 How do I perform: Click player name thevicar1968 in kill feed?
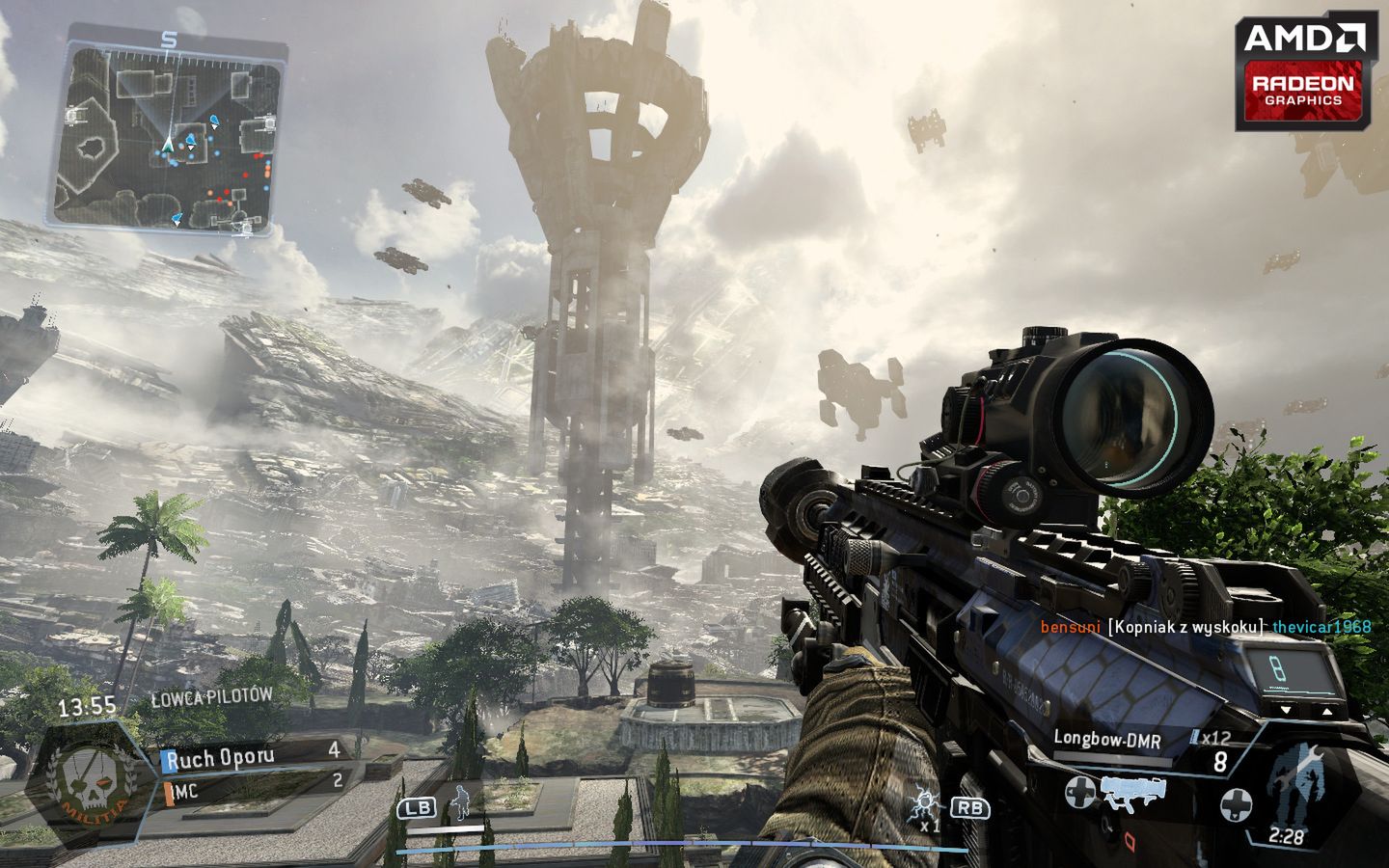[x=1321, y=627]
